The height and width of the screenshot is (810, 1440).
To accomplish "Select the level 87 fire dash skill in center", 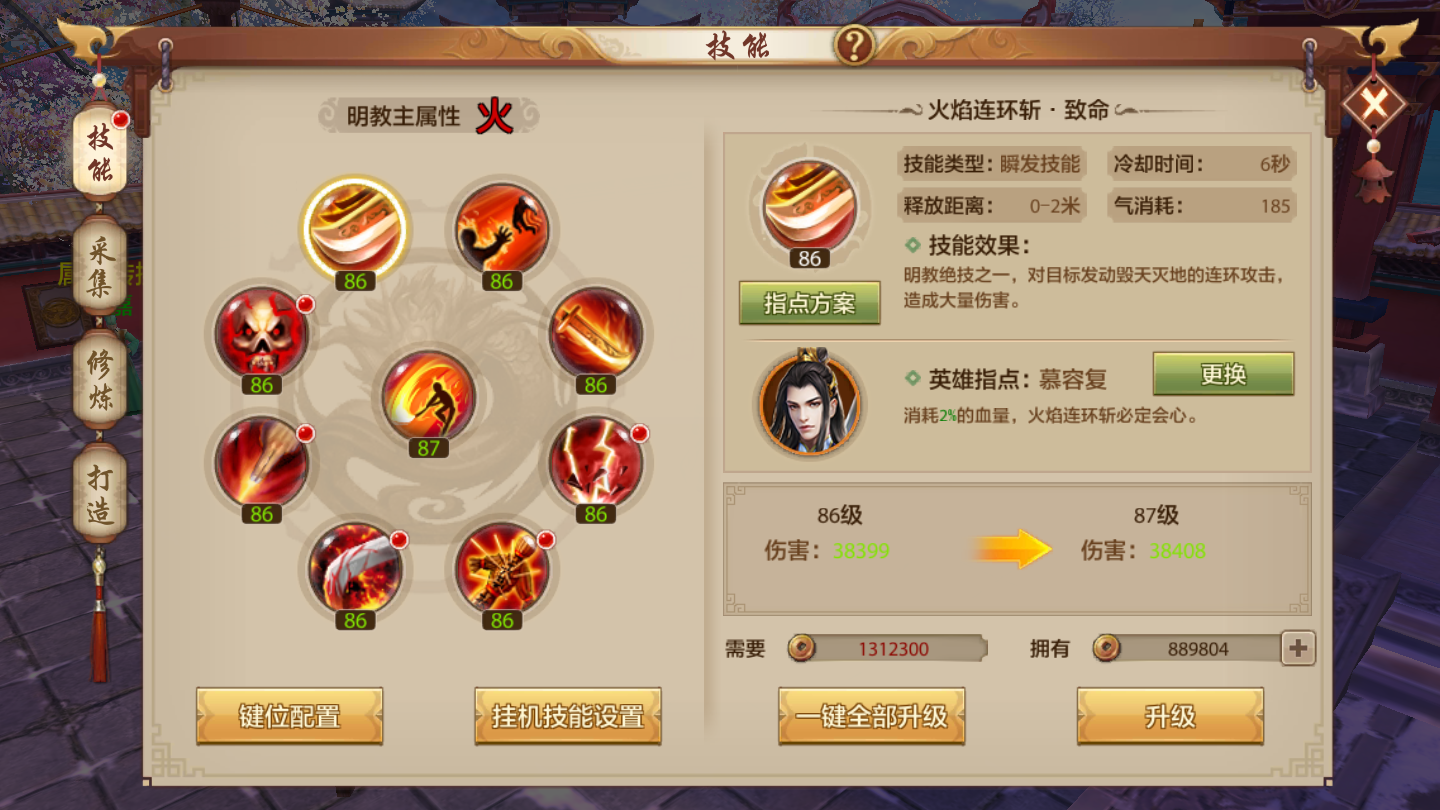I will [428, 395].
